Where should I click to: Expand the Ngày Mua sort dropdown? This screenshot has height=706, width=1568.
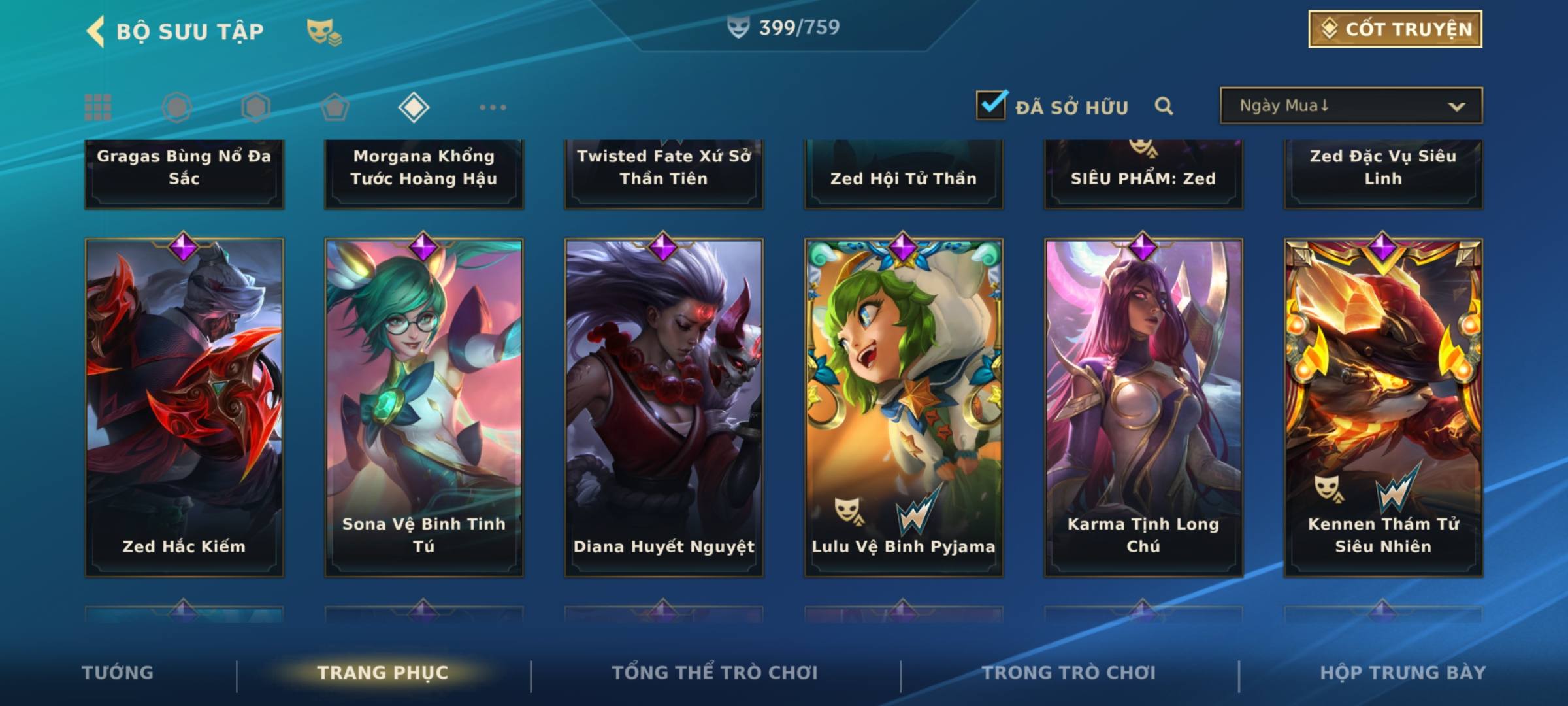pos(1350,106)
